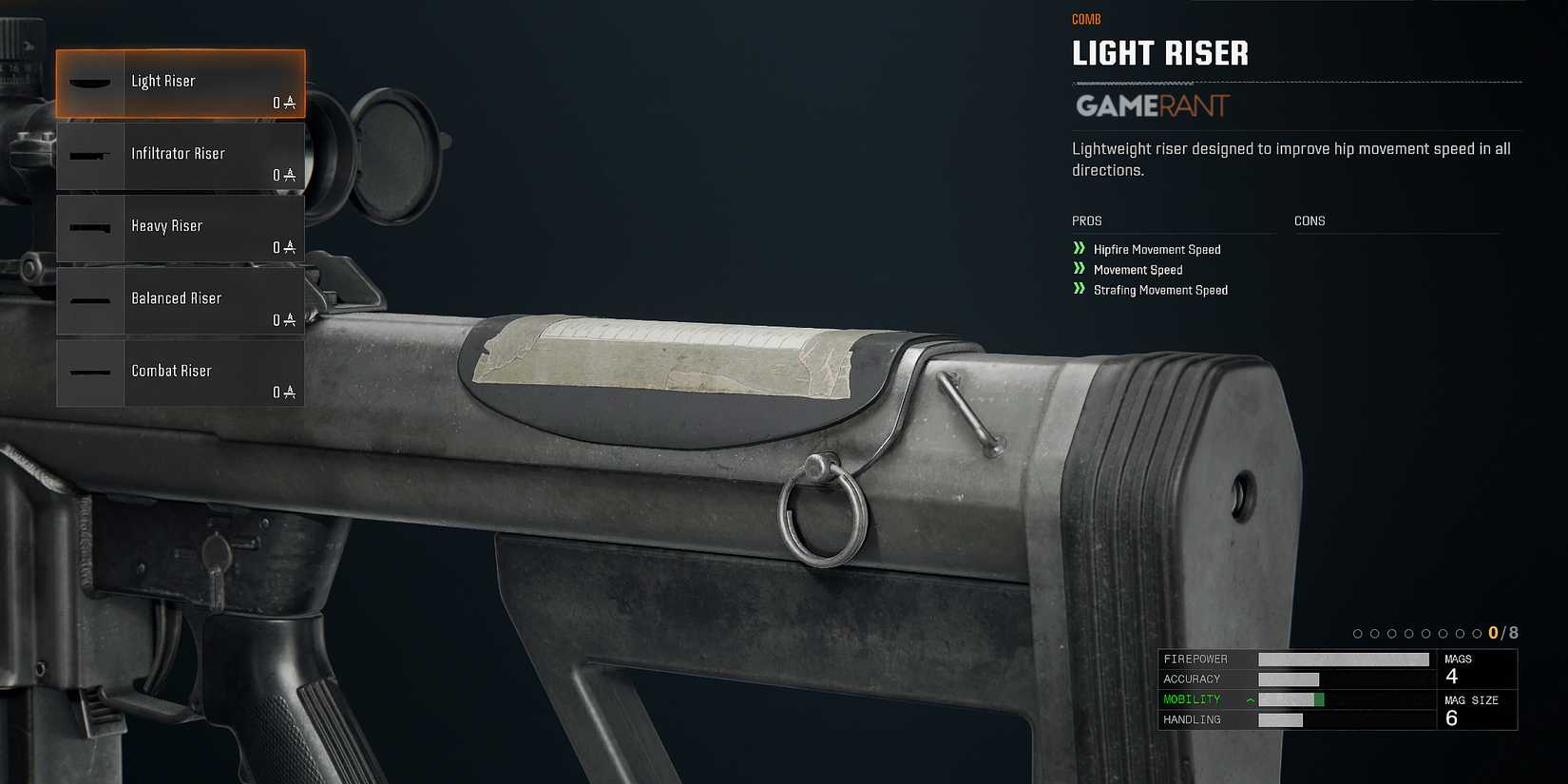Screen dimensions: 1568x784
Task: Click the Balanced Riser silhouette icon
Action: (x=91, y=300)
